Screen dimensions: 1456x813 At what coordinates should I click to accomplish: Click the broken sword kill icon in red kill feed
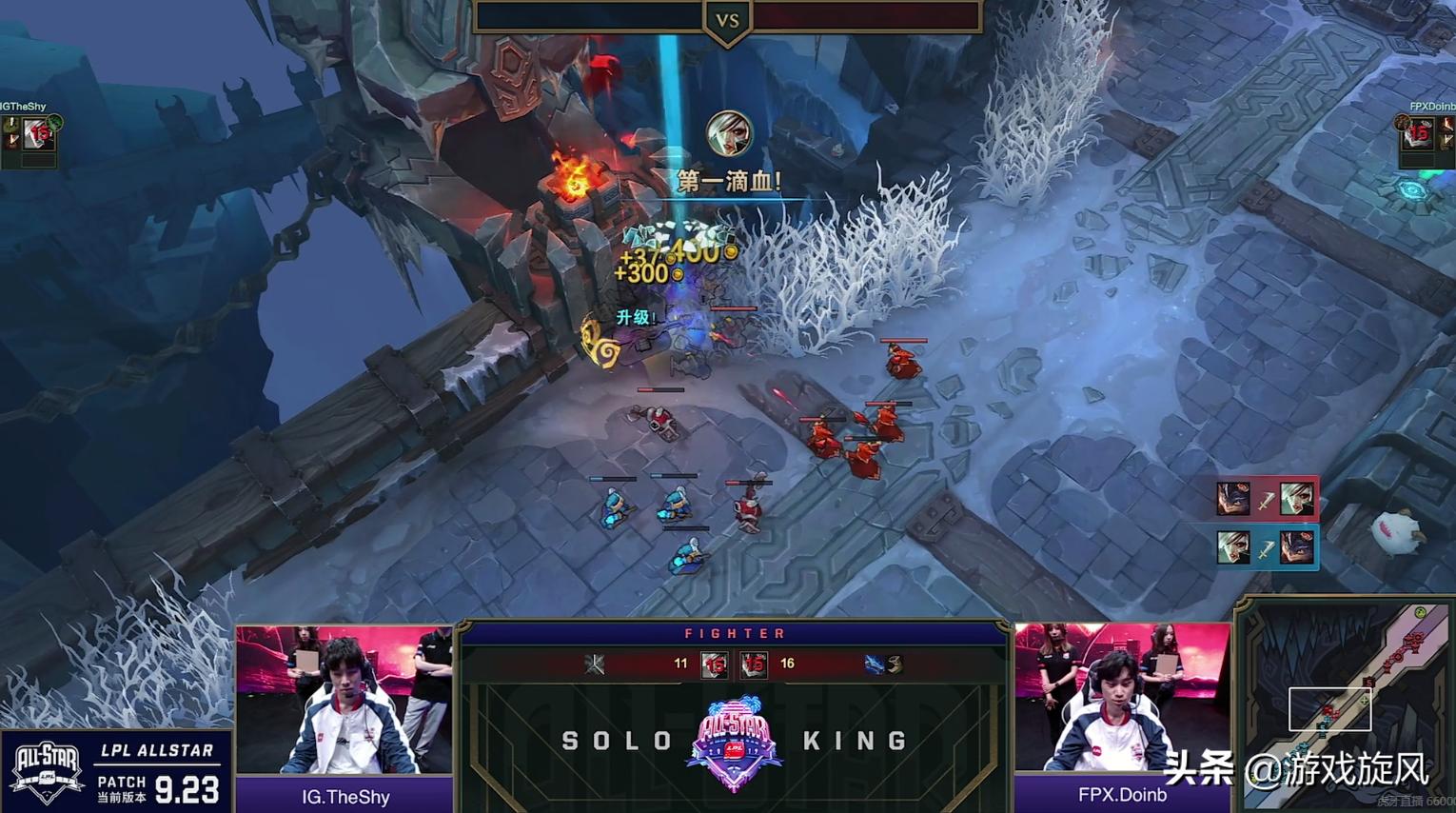click(x=1266, y=499)
